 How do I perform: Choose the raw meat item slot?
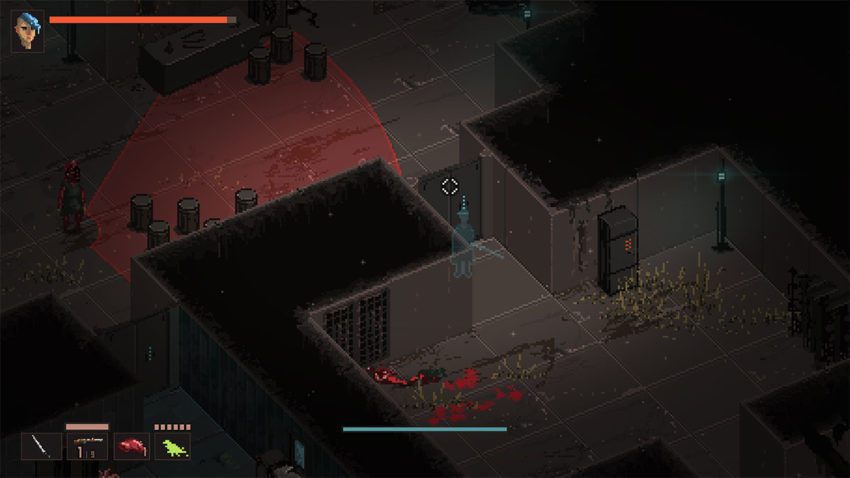coord(130,446)
